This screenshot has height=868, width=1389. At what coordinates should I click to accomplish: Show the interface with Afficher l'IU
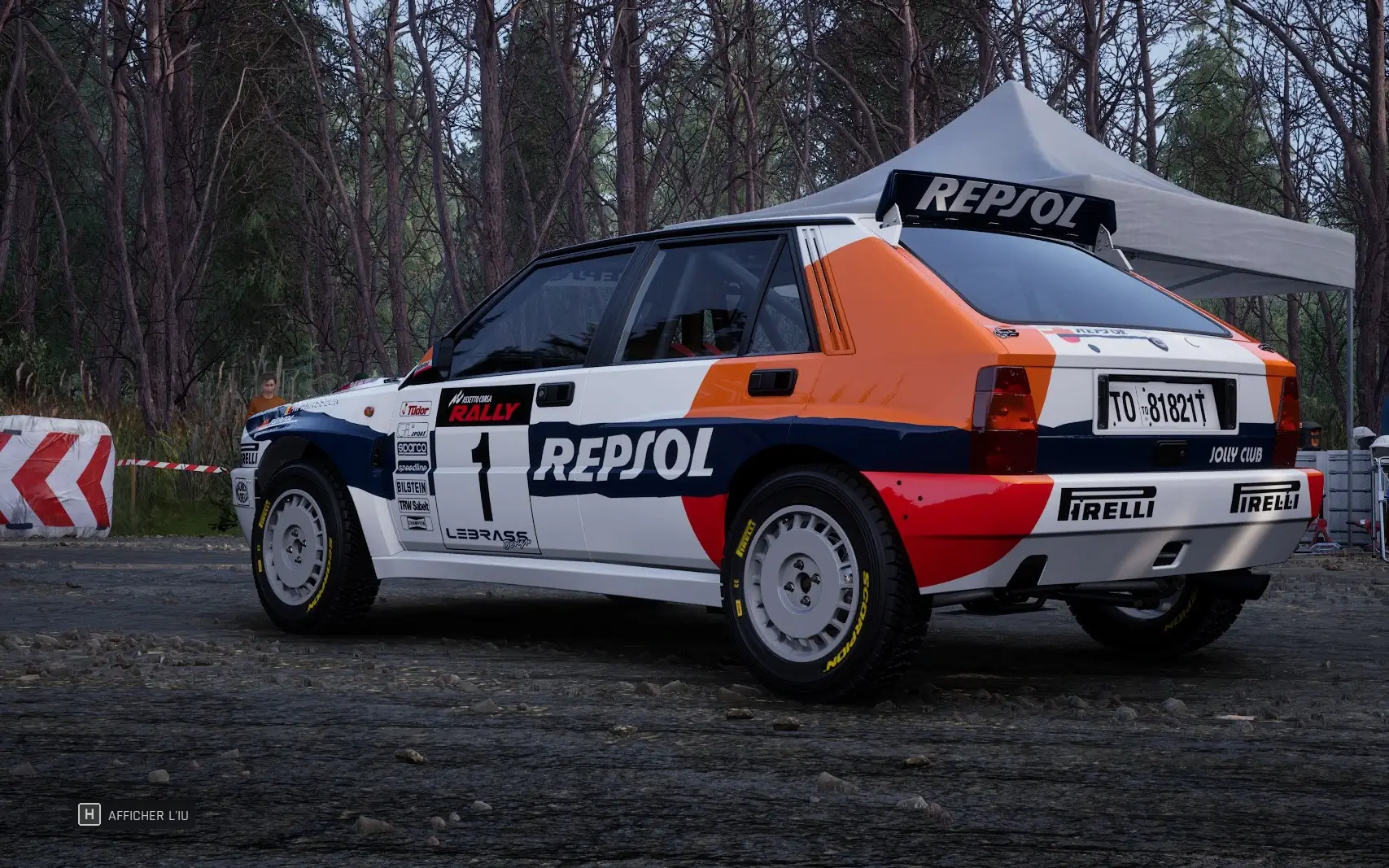(x=135, y=814)
